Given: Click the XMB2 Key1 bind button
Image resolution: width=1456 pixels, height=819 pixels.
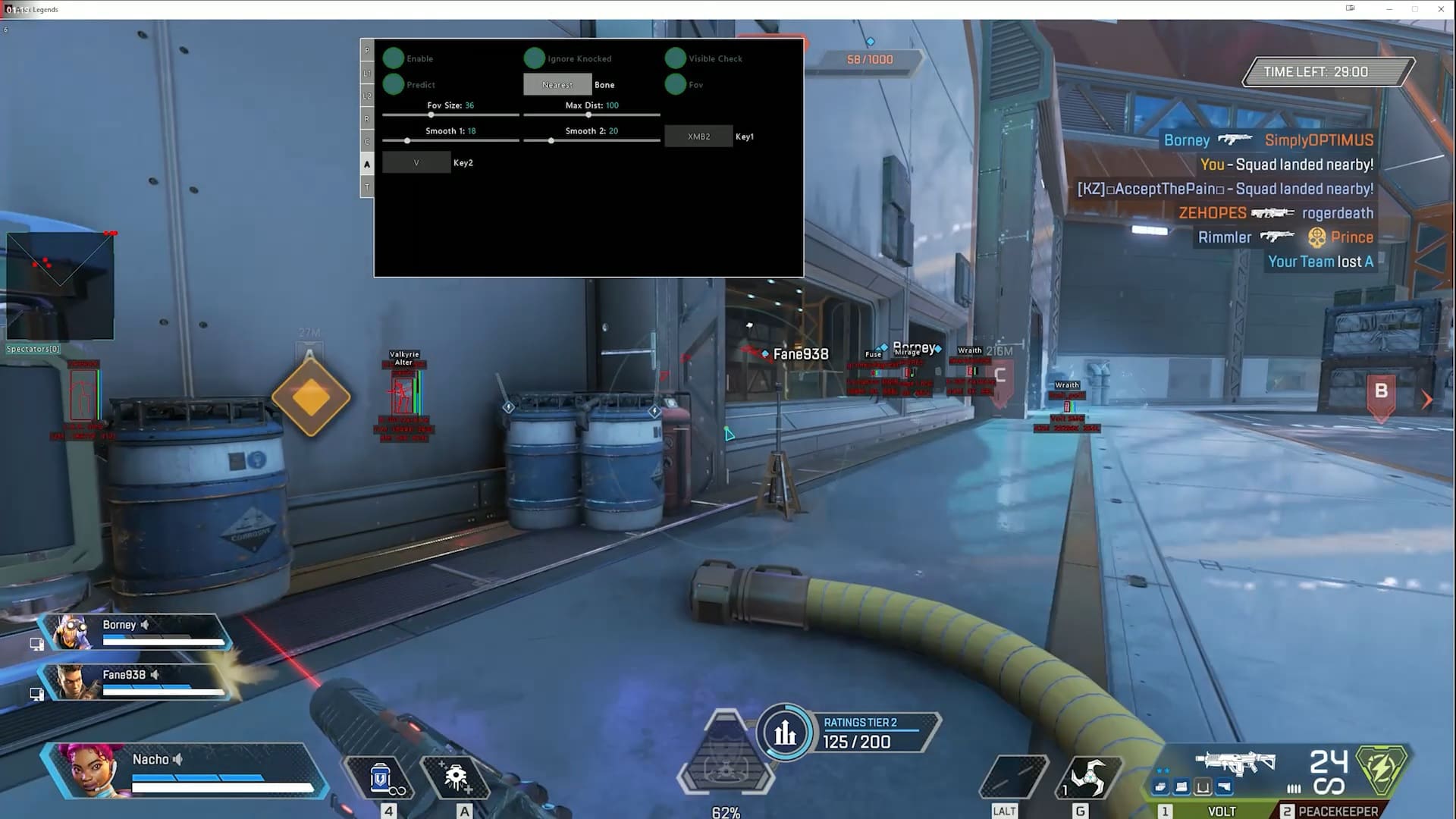Looking at the screenshot, I should pos(698,136).
